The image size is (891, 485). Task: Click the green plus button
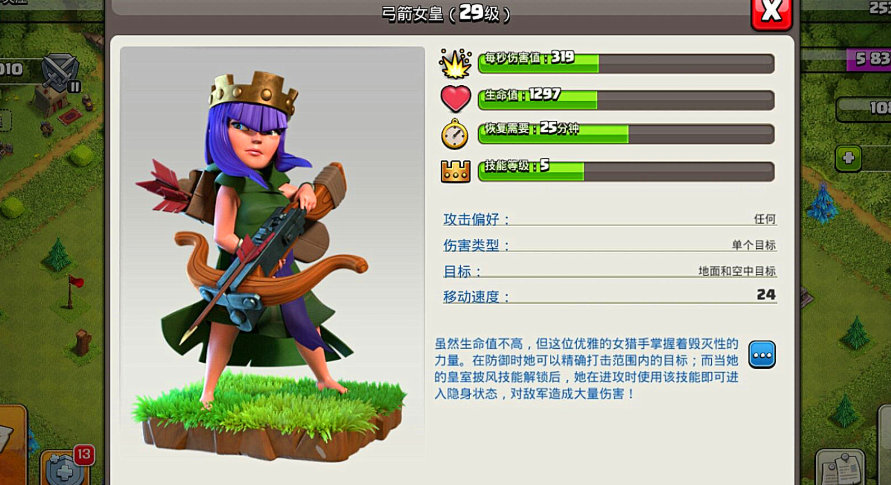point(848,158)
